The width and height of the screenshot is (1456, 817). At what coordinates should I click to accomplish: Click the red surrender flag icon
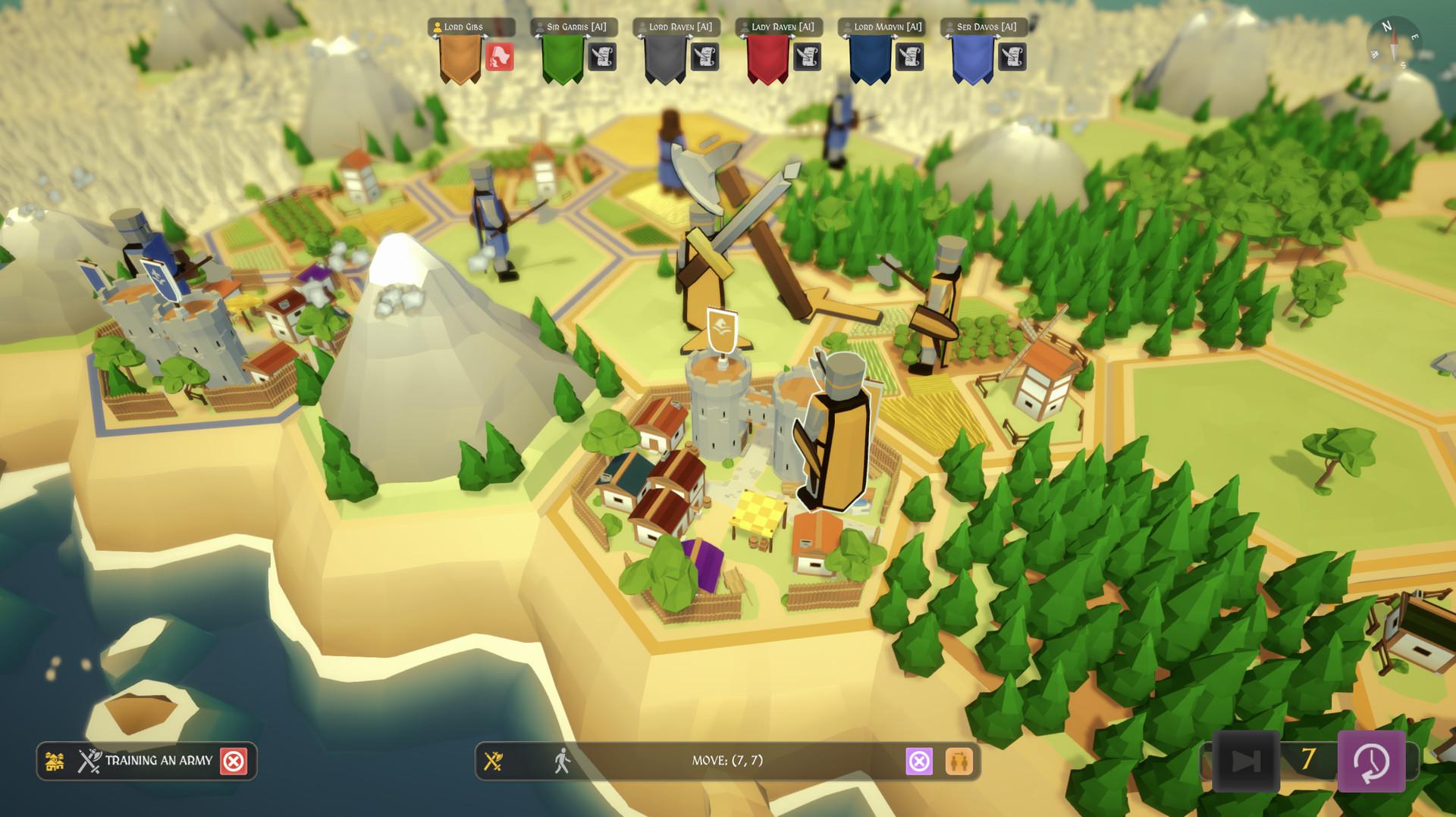click(x=499, y=57)
